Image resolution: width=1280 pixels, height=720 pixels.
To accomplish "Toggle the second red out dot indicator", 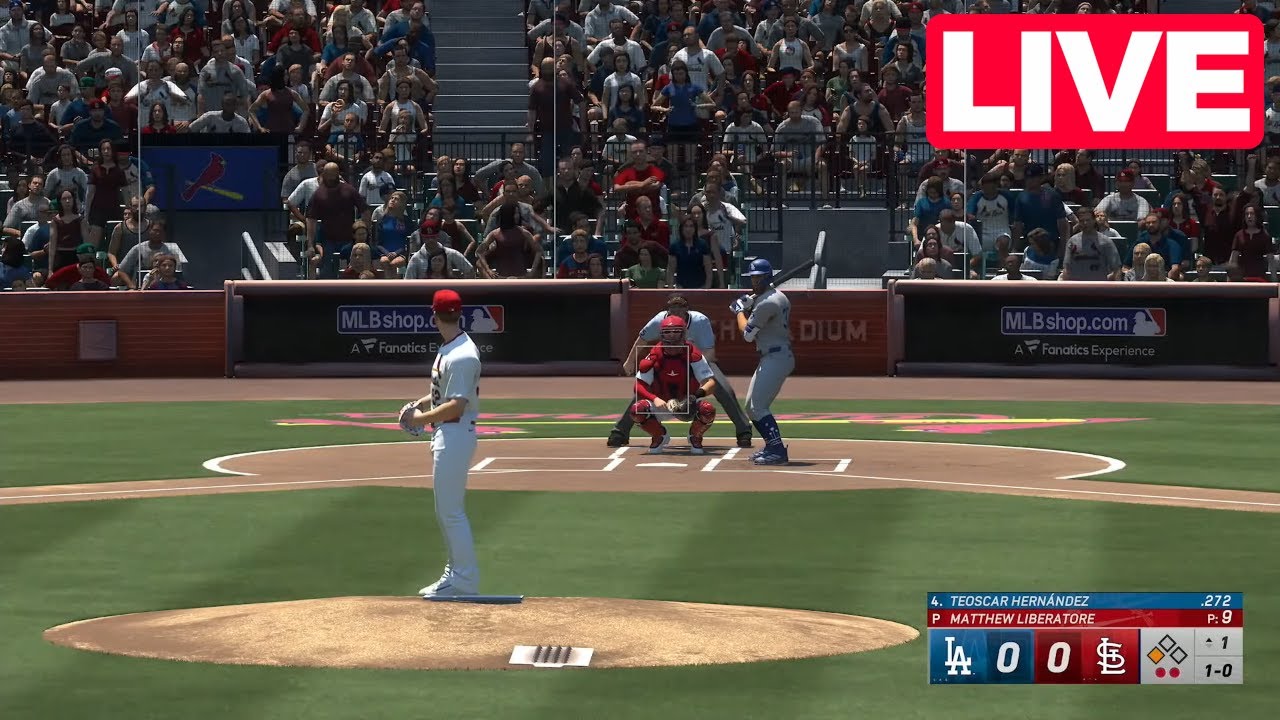I will tap(1174, 672).
